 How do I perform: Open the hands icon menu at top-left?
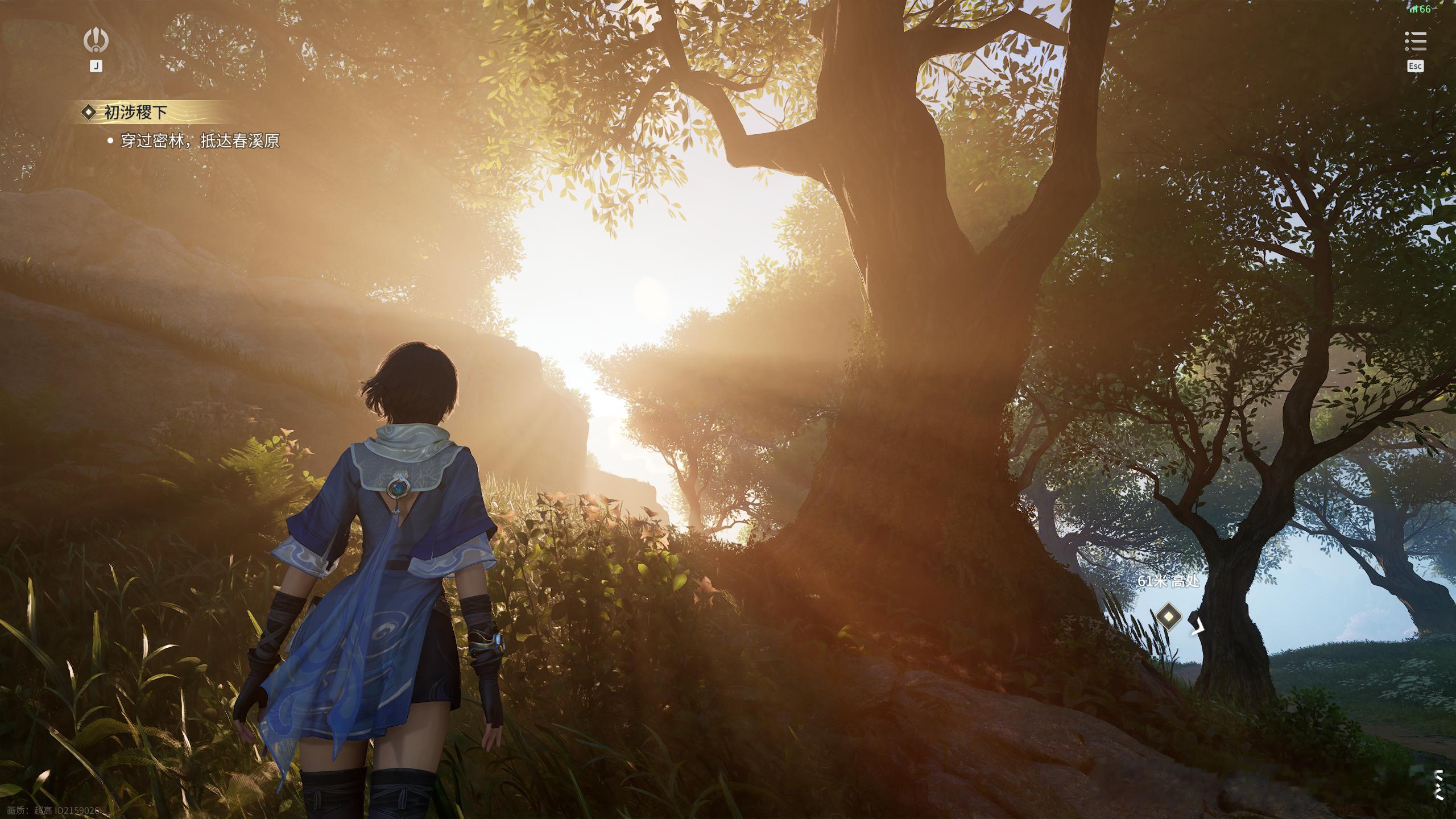pos(96,40)
